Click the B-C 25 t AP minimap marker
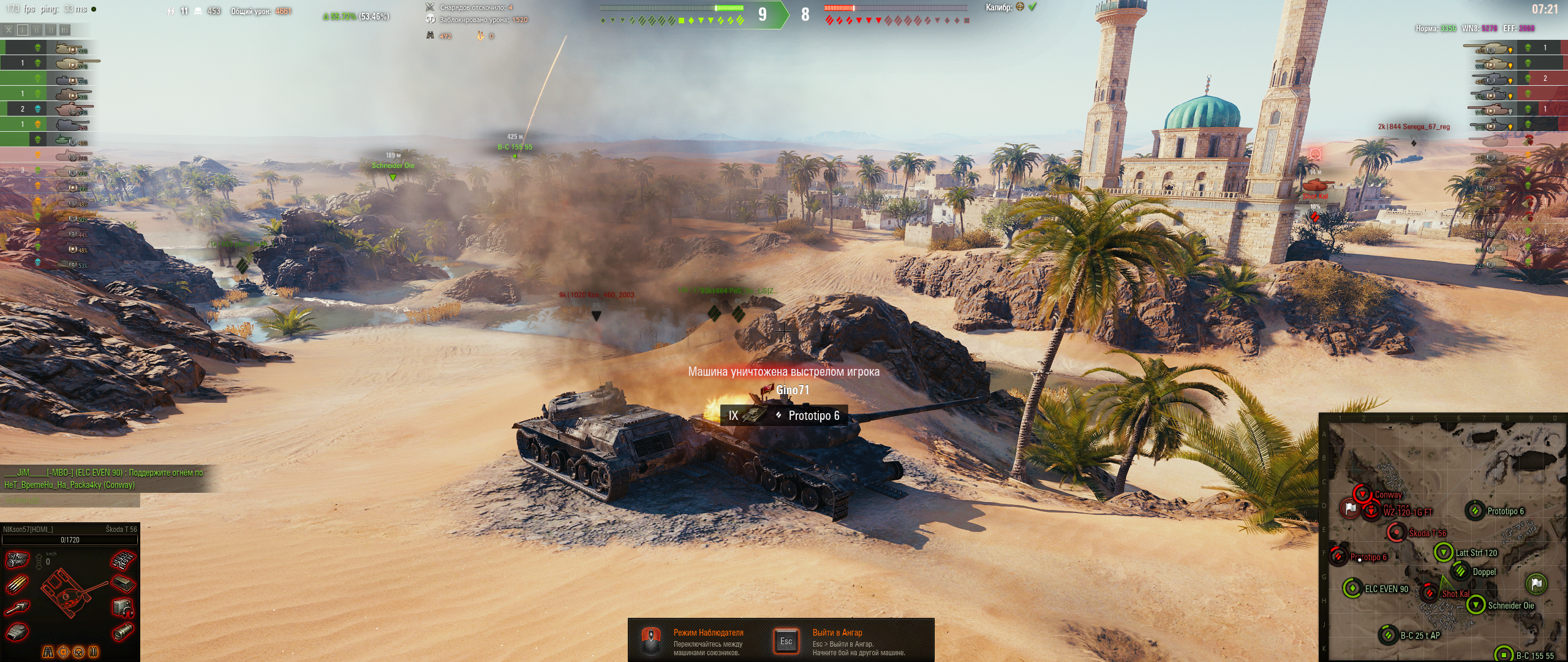This screenshot has height=662, width=1568. 1388,635
